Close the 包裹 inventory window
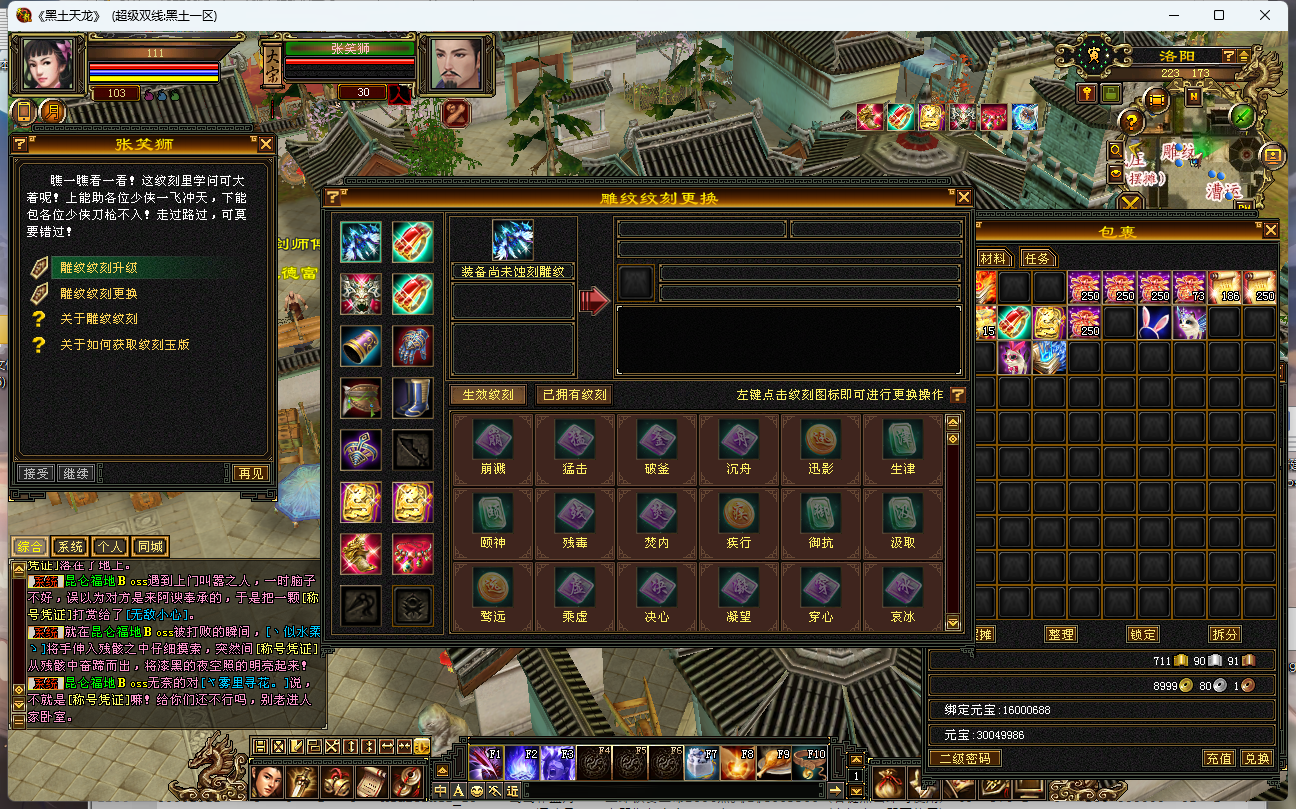The height and width of the screenshot is (809, 1296). click(1270, 230)
